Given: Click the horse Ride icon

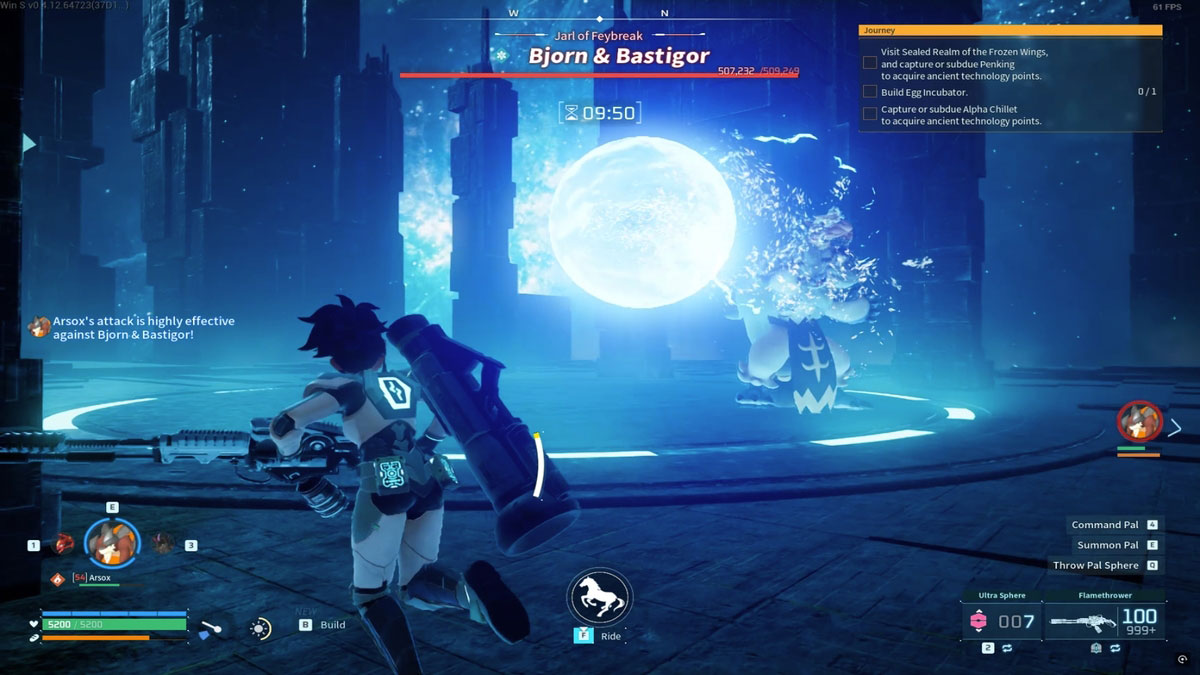Looking at the screenshot, I should pyautogui.click(x=598, y=598).
